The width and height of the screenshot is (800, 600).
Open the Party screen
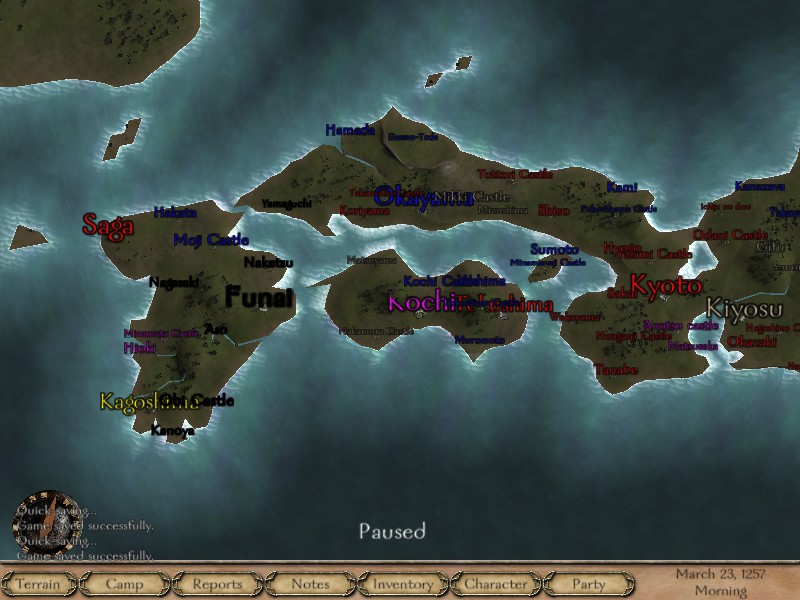pyautogui.click(x=589, y=584)
